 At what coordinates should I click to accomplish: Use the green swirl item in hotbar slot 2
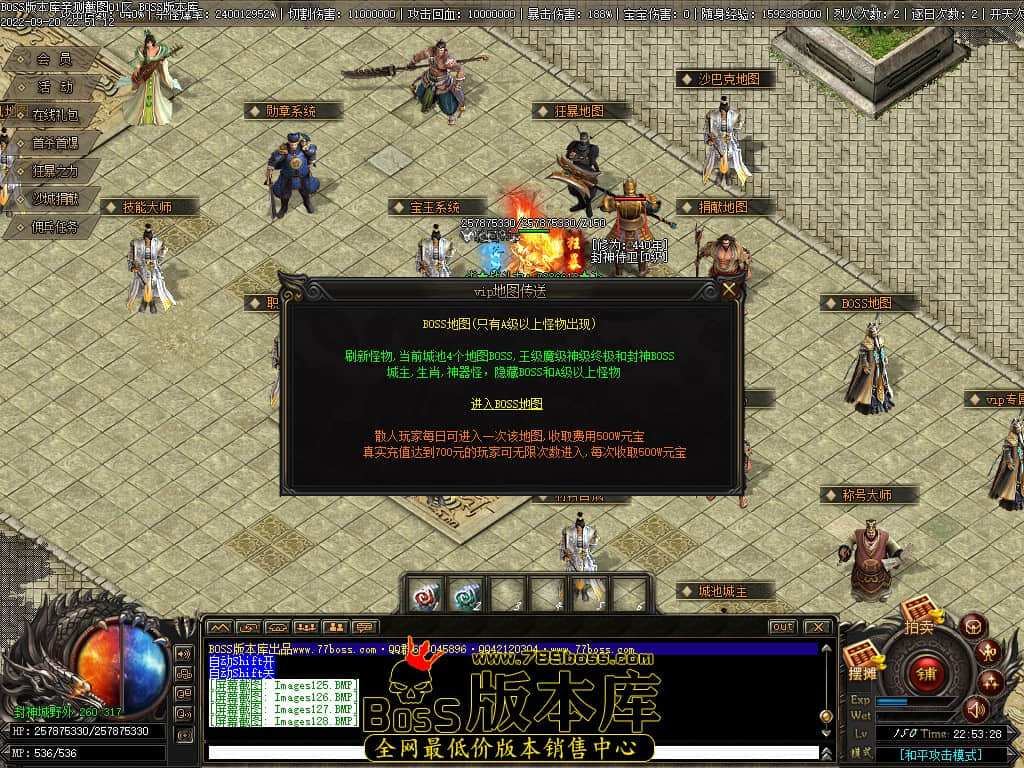coord(465,595)
